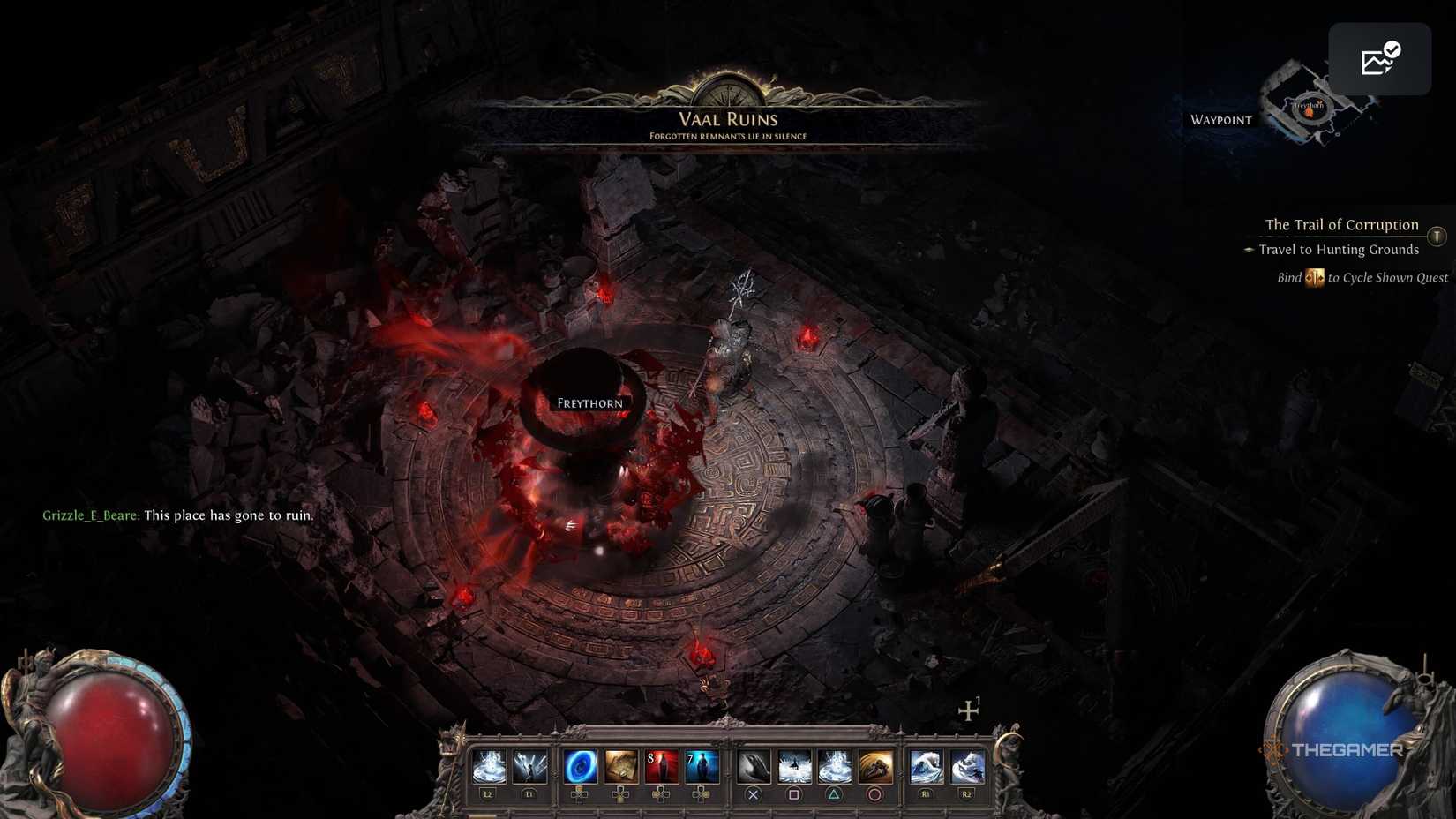The width and height of the screenshot is (1456, 819).
Task: Click Grizzle_E_Beare's name in chat
Action: click(89, 515)
